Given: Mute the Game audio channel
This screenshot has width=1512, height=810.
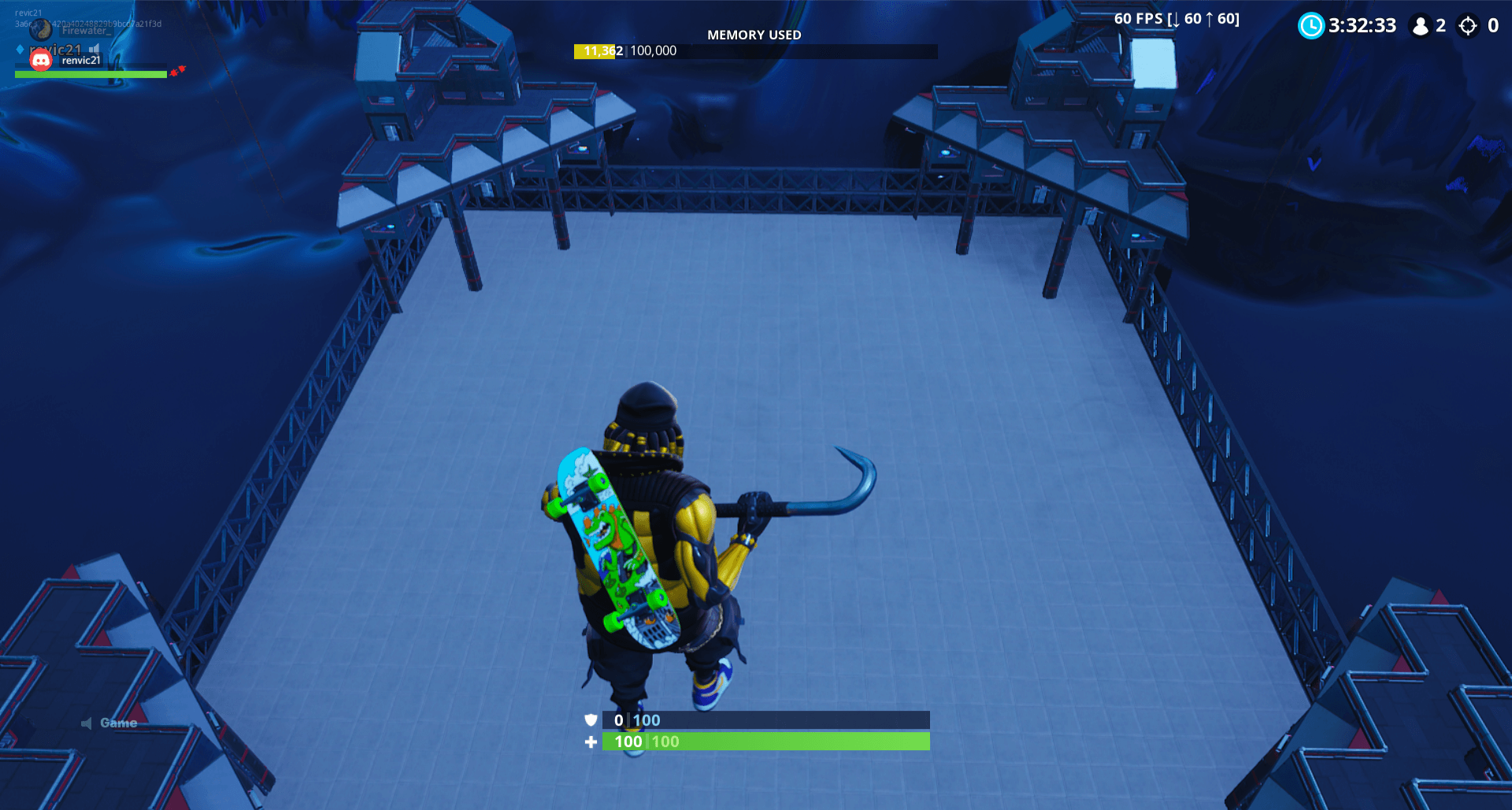Looking at the screenshot, I should coord(87,722).
